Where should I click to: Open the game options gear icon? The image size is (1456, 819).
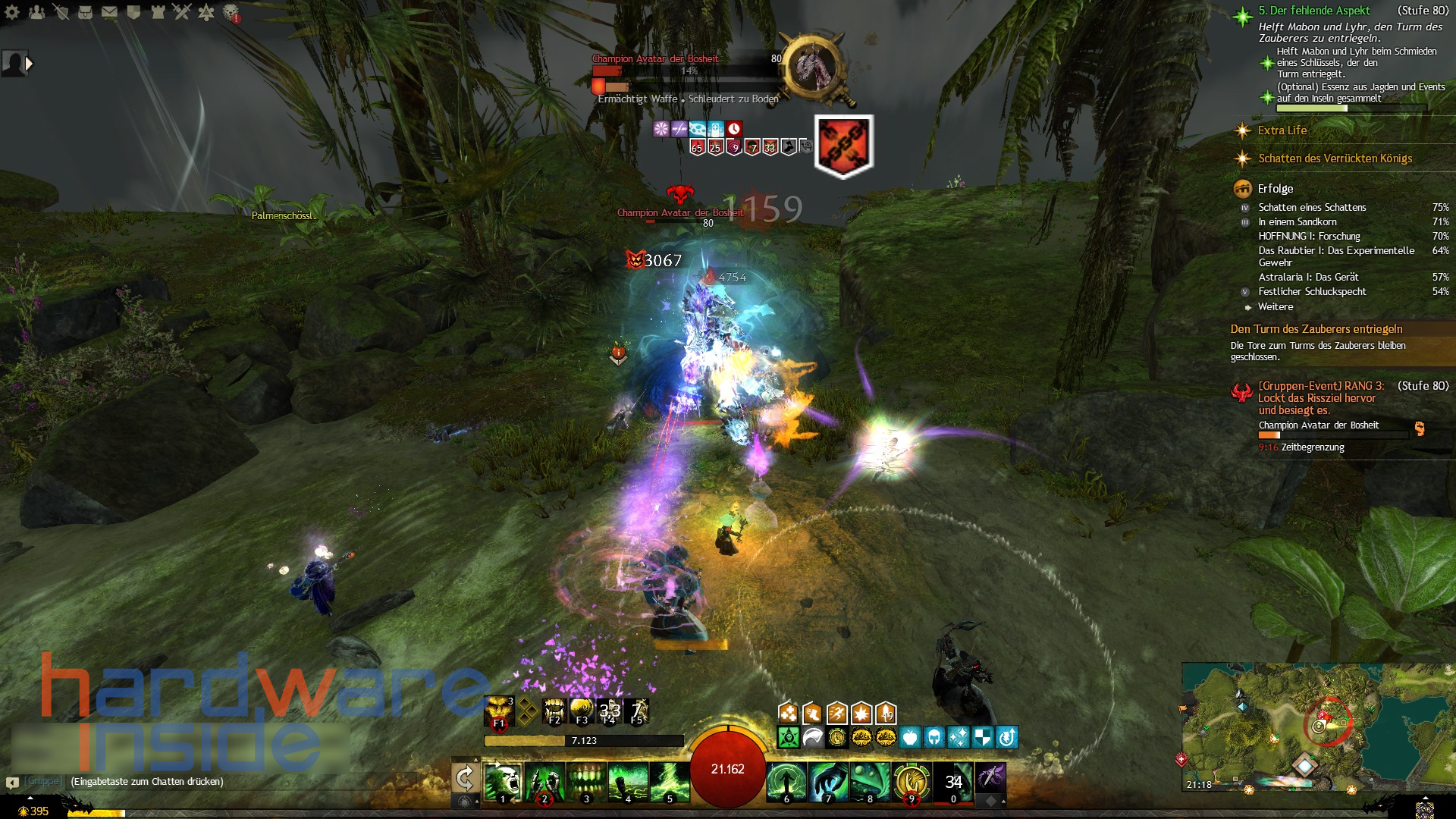click(x=12, y=13)
